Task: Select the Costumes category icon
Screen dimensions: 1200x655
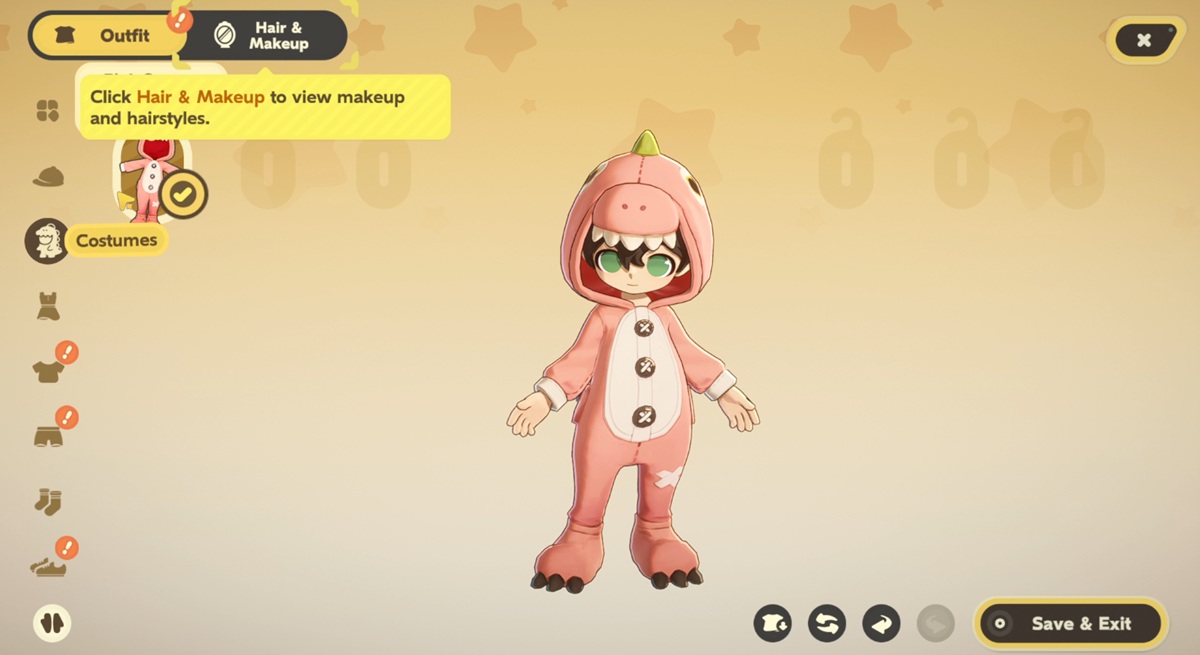Action: tap(47, 241)
